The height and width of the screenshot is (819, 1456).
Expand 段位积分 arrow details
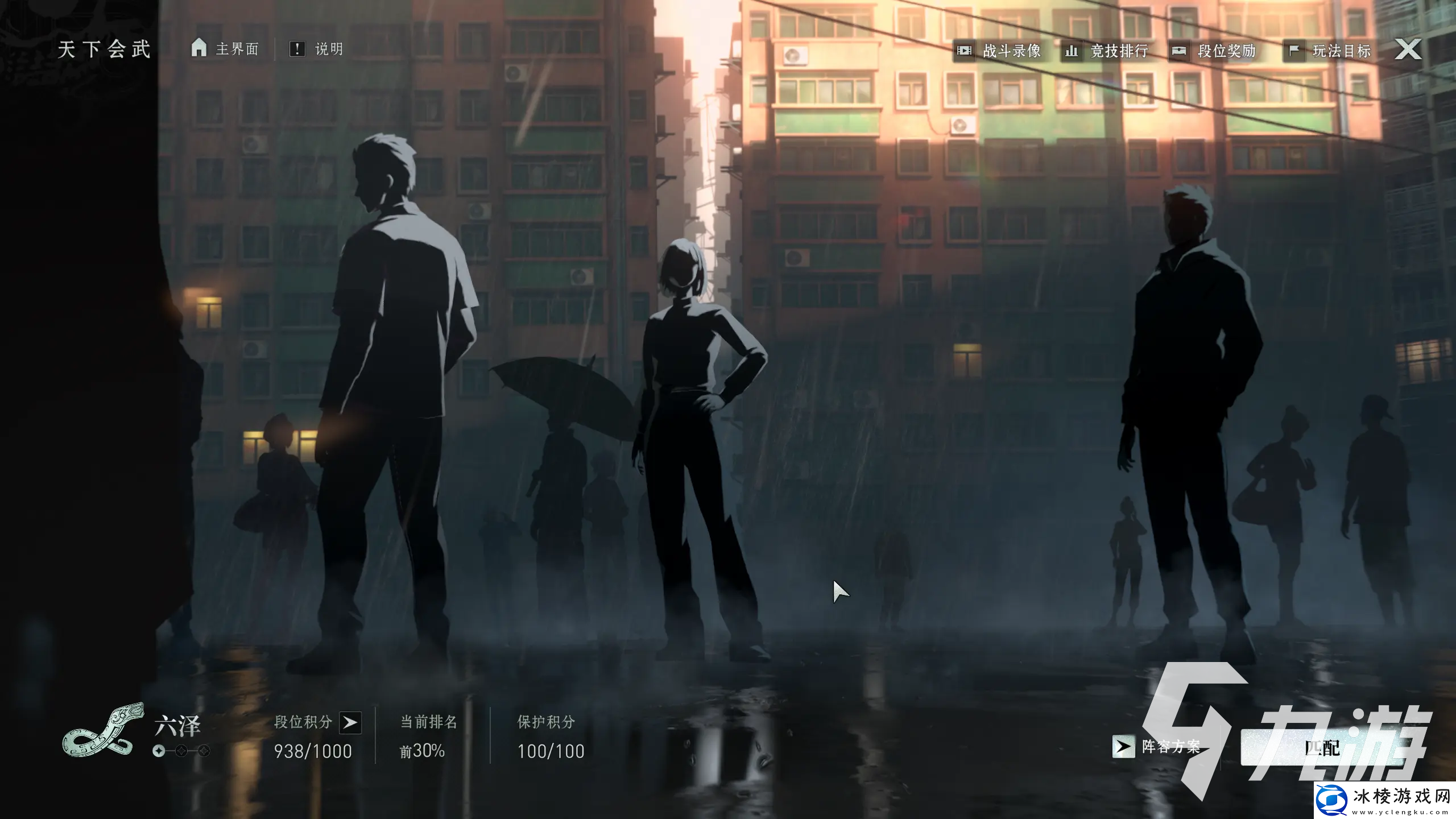point(350,722)
